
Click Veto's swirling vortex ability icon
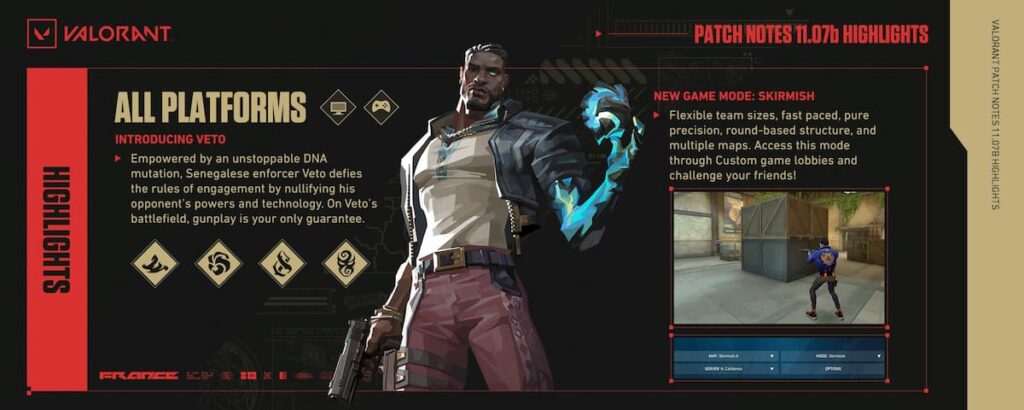(x=218, y=264)
